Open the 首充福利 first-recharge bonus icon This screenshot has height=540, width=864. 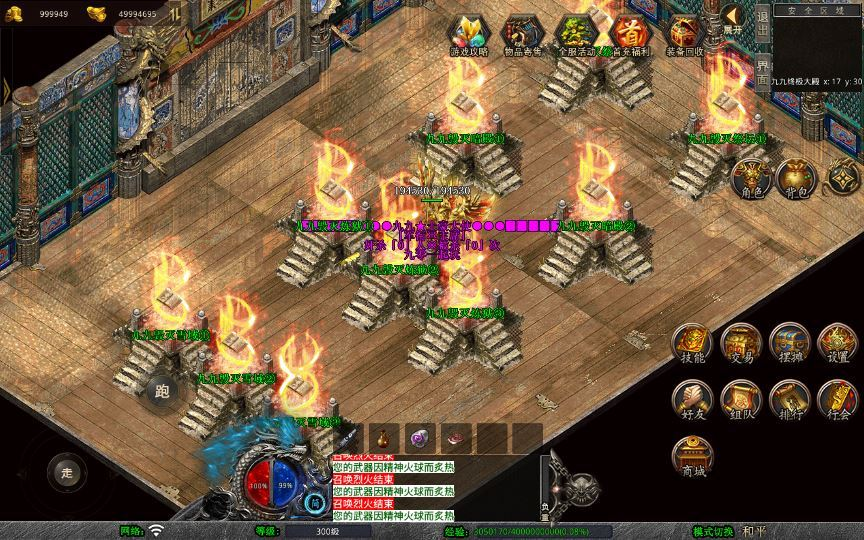coord(629,34)
